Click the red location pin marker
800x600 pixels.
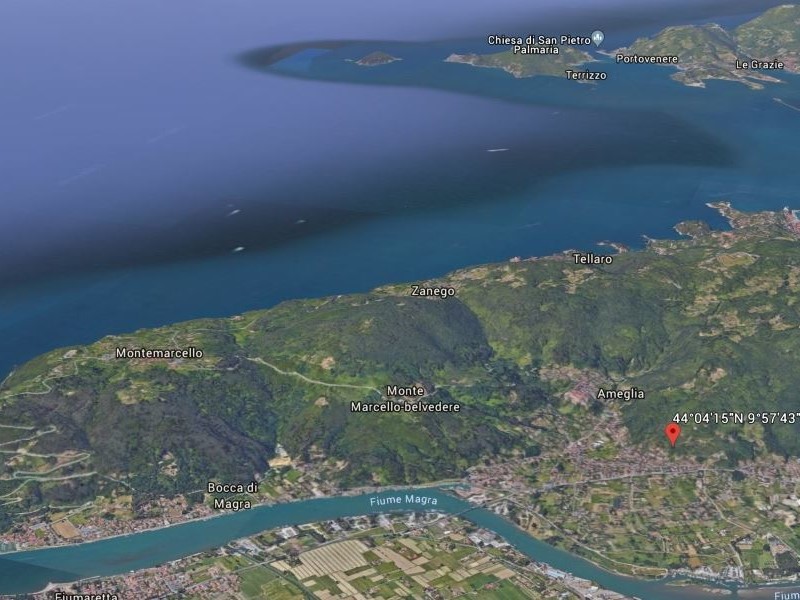coord(673,433)
